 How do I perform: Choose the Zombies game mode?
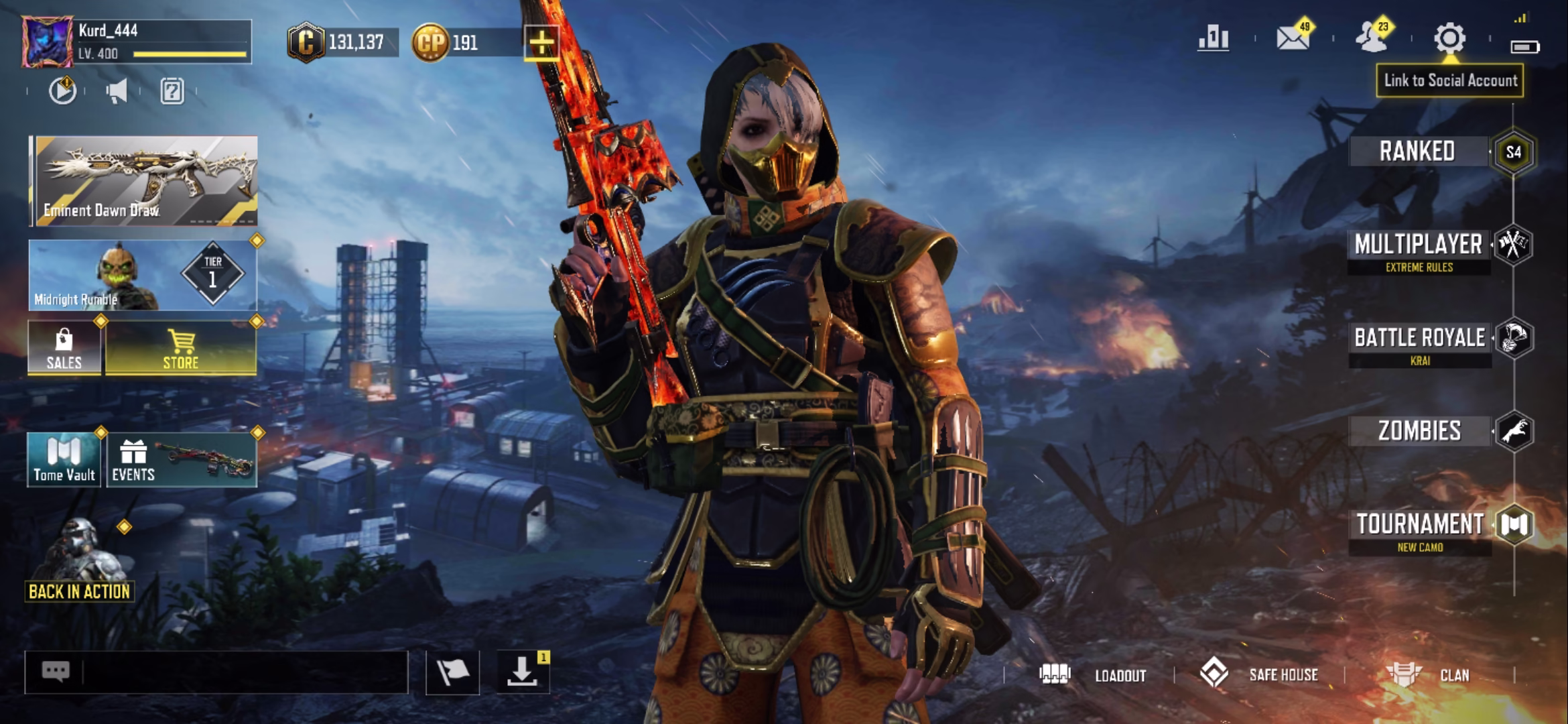[x=1419, y=431]
